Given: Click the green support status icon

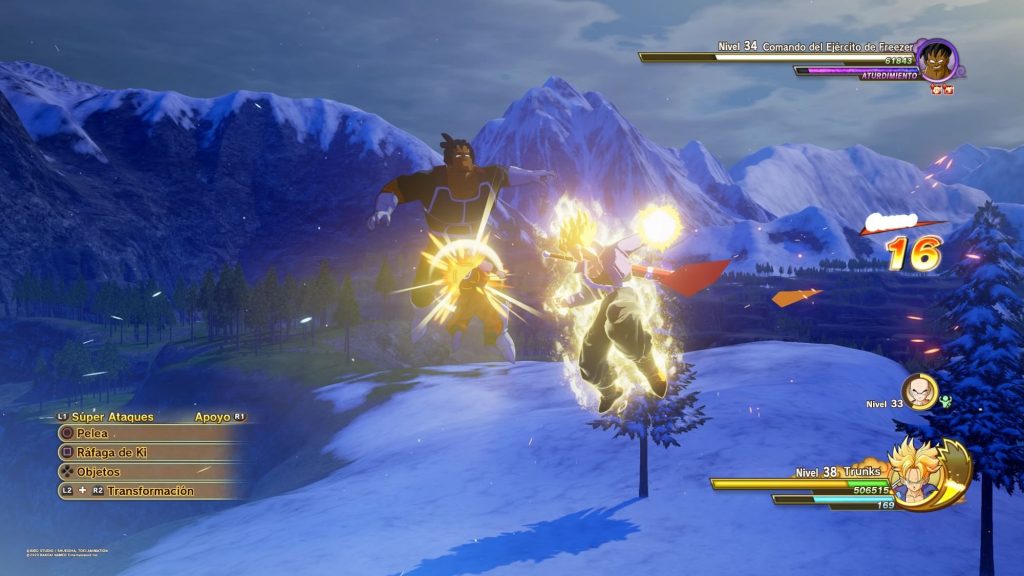Looking at the screenshot, I should (x=945, y=401).
